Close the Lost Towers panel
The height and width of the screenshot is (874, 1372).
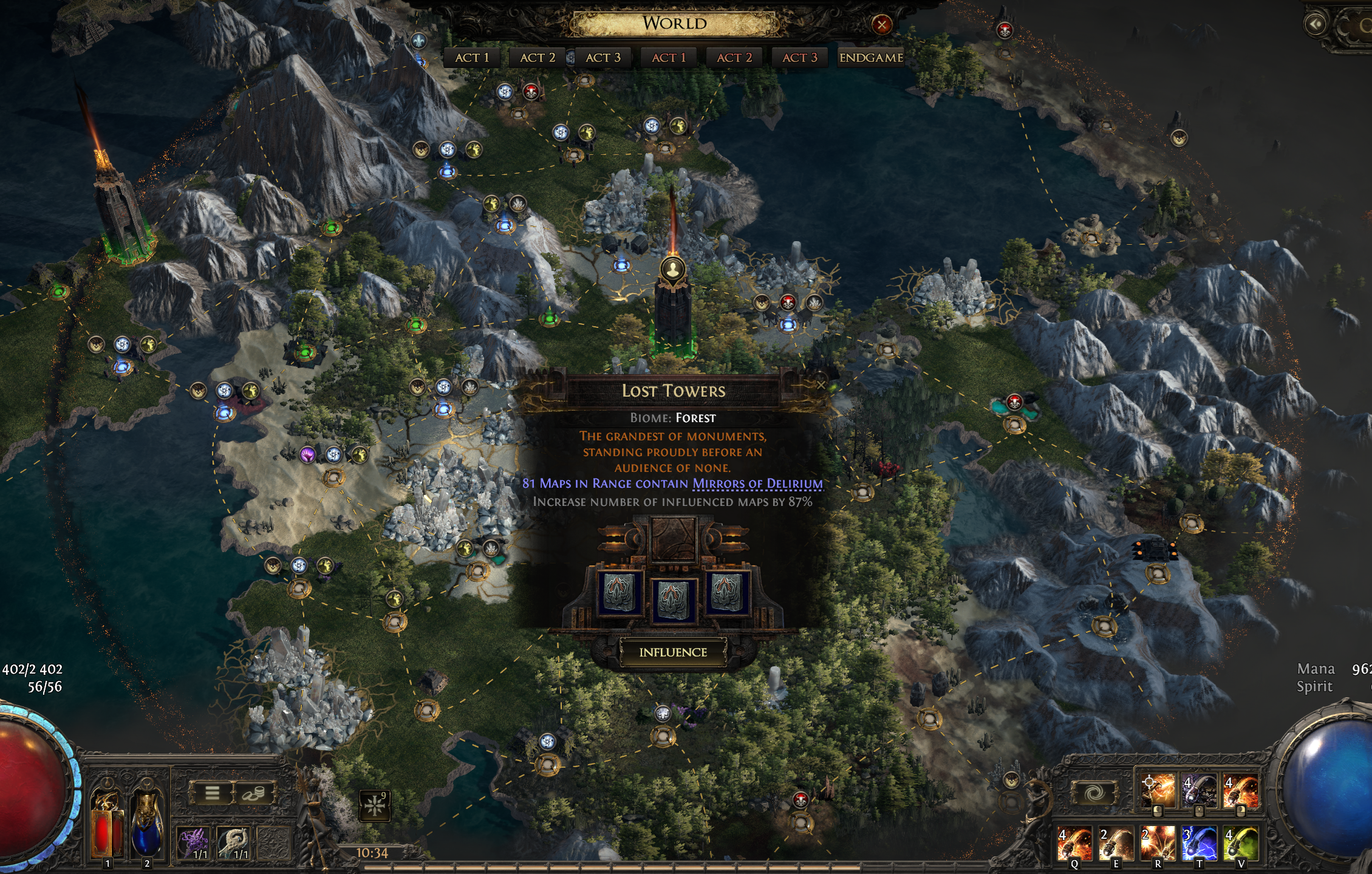821,384
